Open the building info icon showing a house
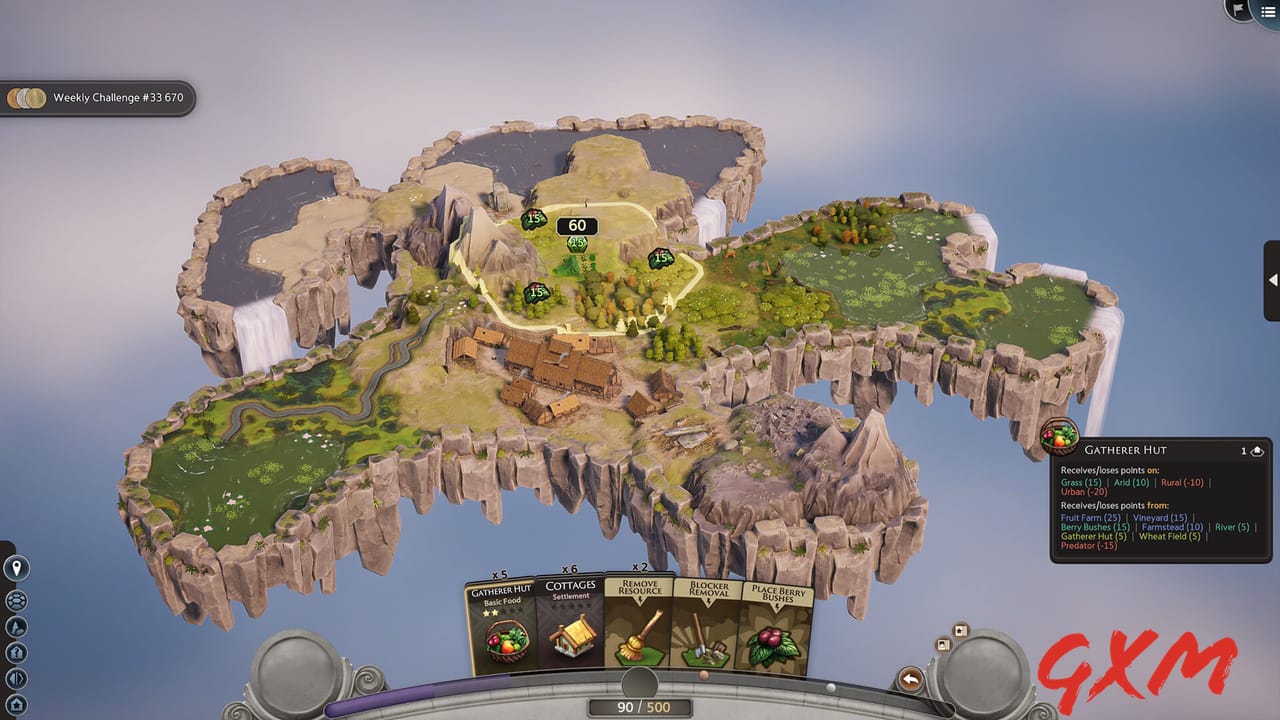Screen dimensions: 1280x720 15,652
